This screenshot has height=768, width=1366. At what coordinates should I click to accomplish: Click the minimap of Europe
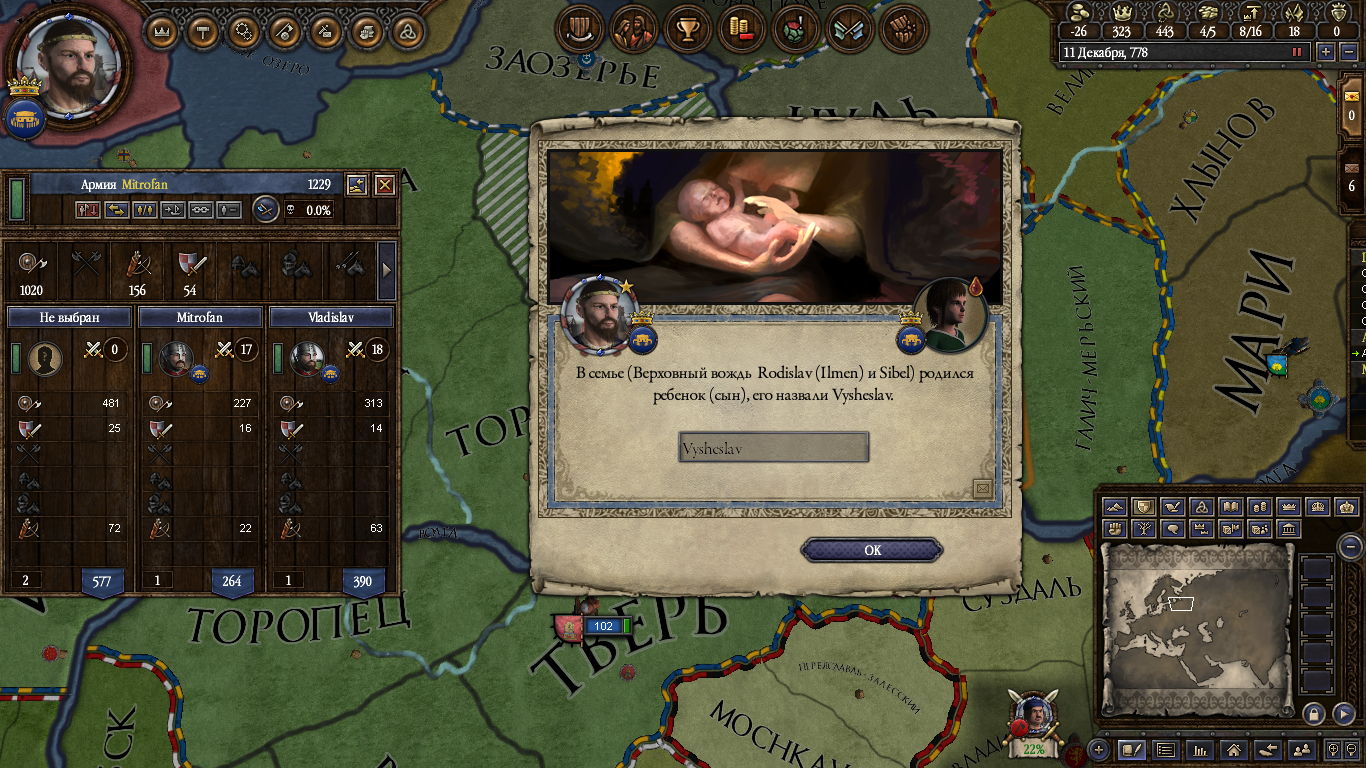1196,628
